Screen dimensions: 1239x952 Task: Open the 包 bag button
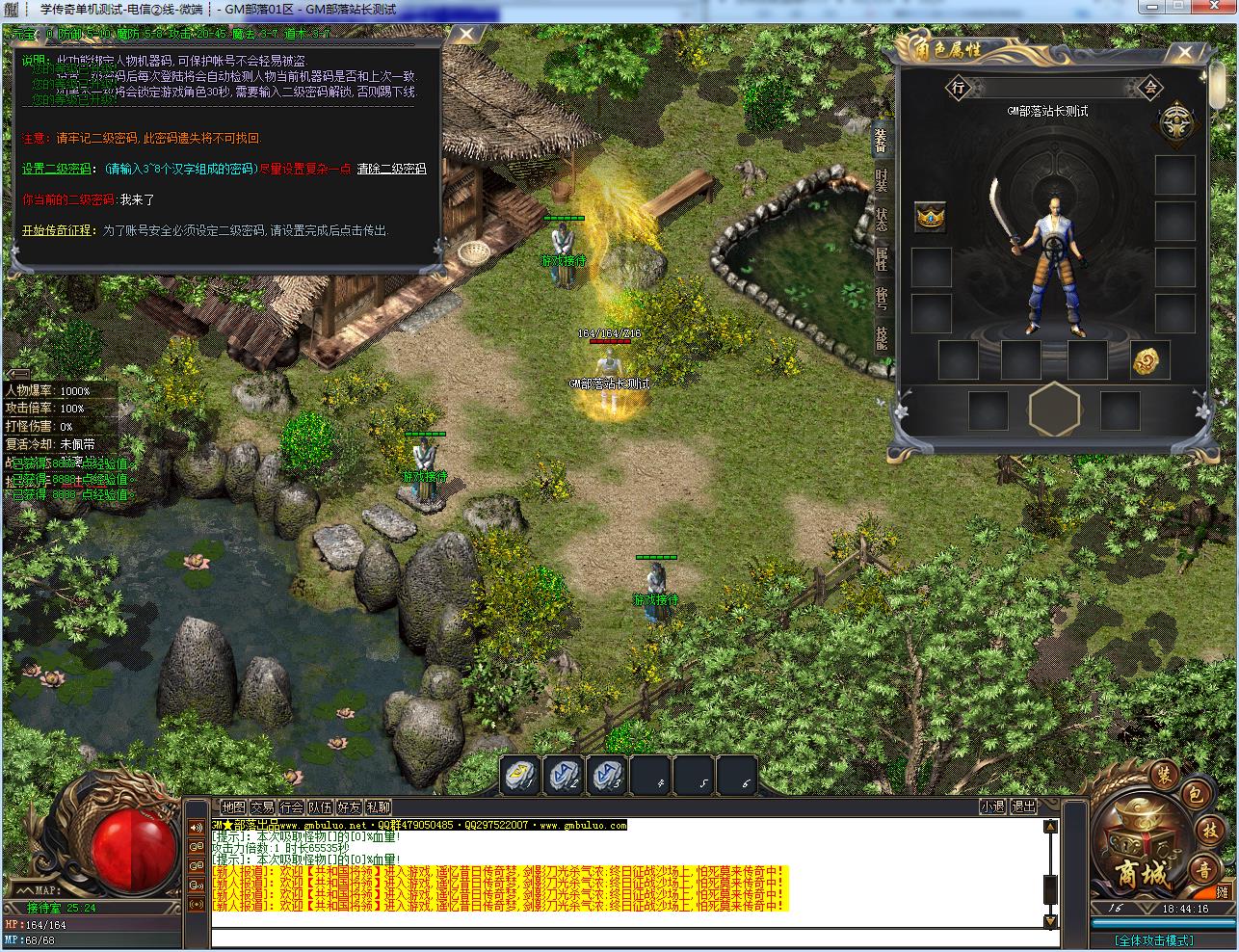point(1194,795)
